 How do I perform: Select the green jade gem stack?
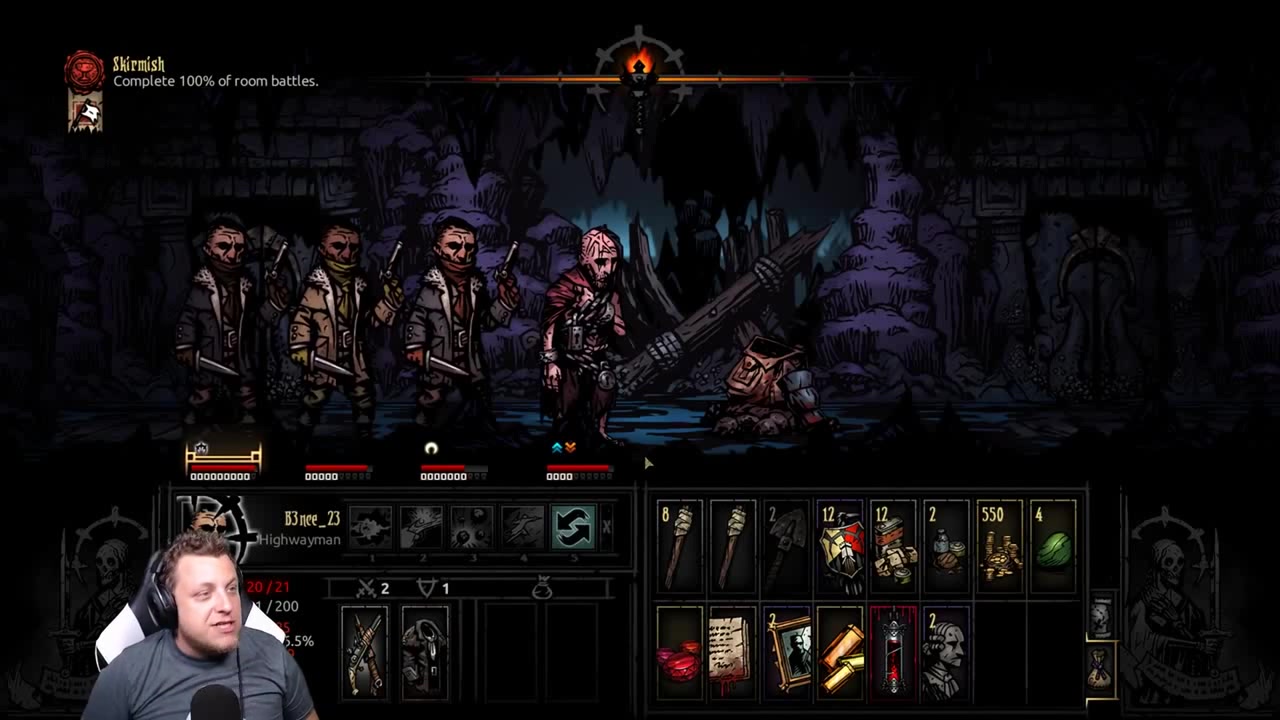pyautogui.click(x=1053, y=546)
